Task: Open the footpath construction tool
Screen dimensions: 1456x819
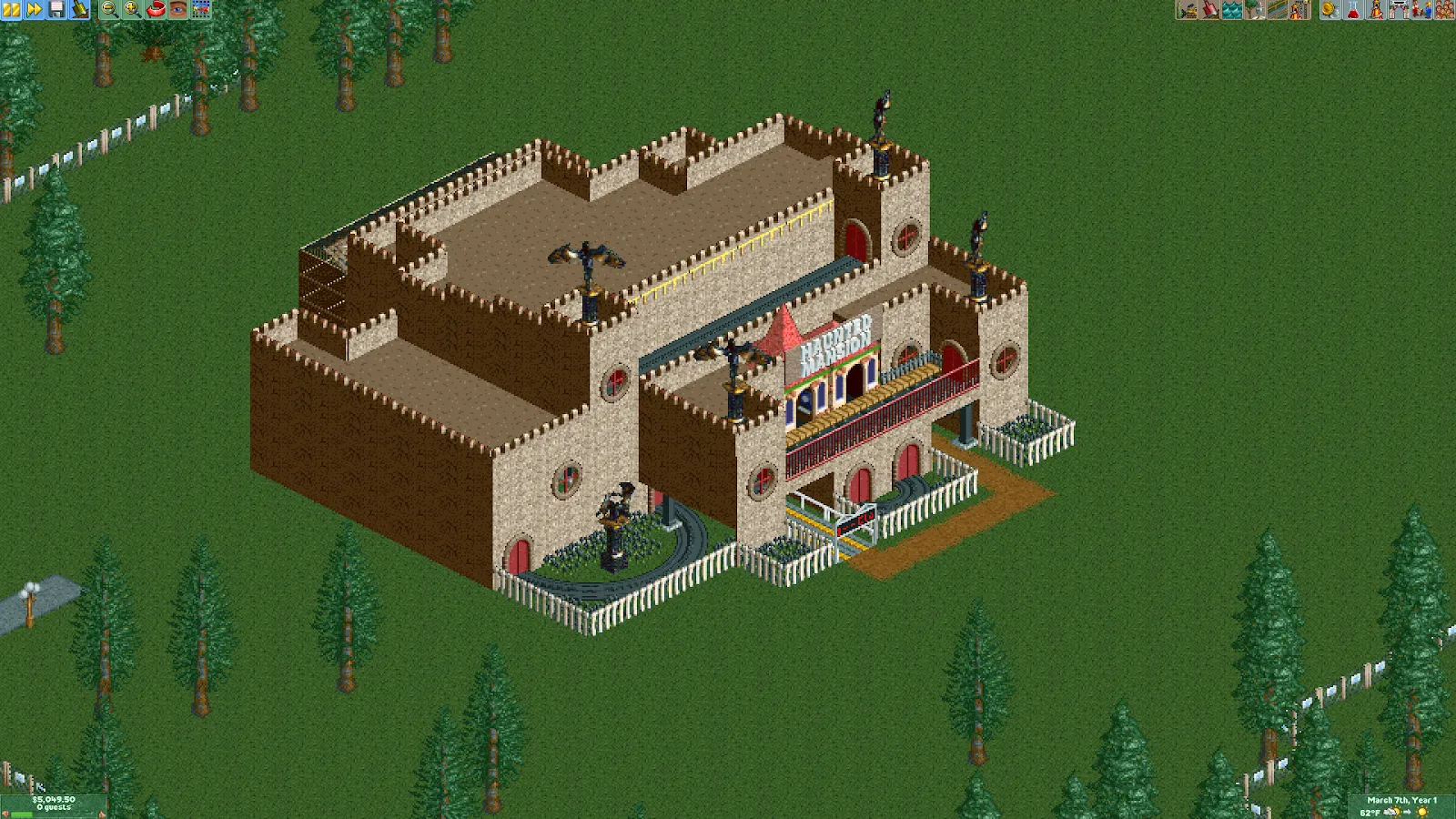Action: point(1278,9)
